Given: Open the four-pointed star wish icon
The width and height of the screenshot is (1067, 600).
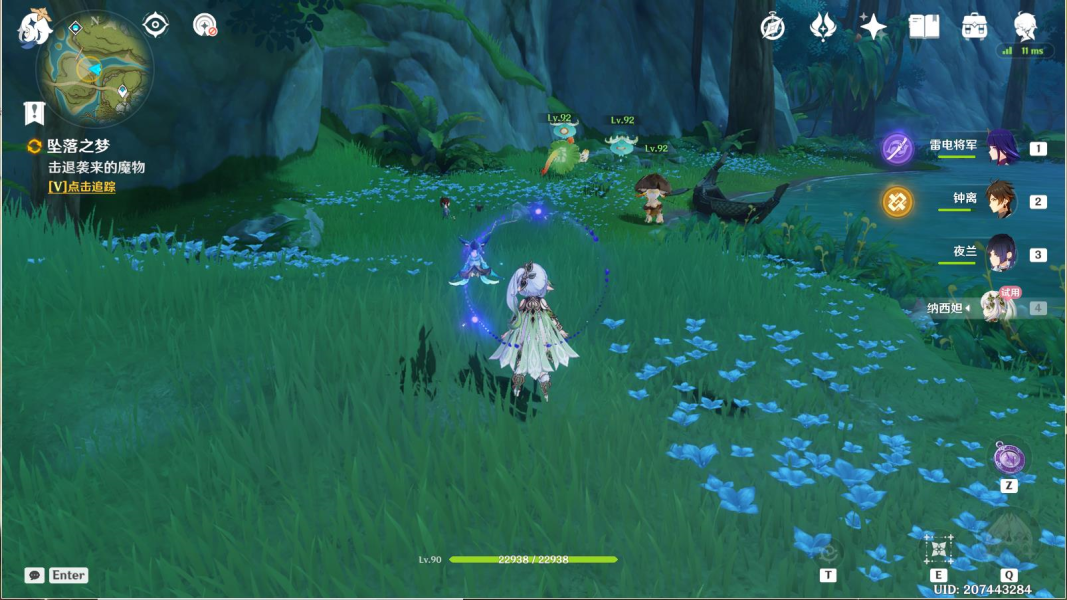Looking at the screenshot, I should (873, 27).
